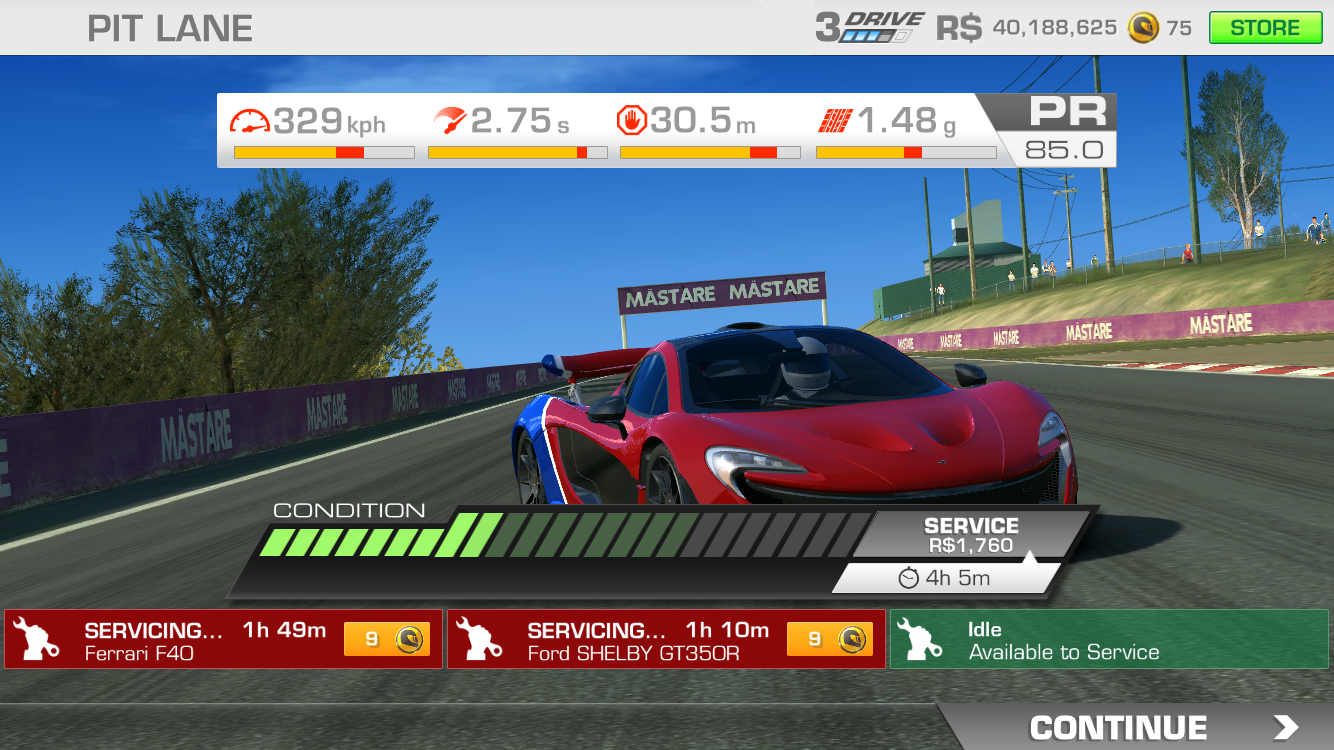This screenshot has height=750, width=1334.
Task: Skip Ford Shelby GT350R servicing with gold
Action: click(x=830, y=640)
